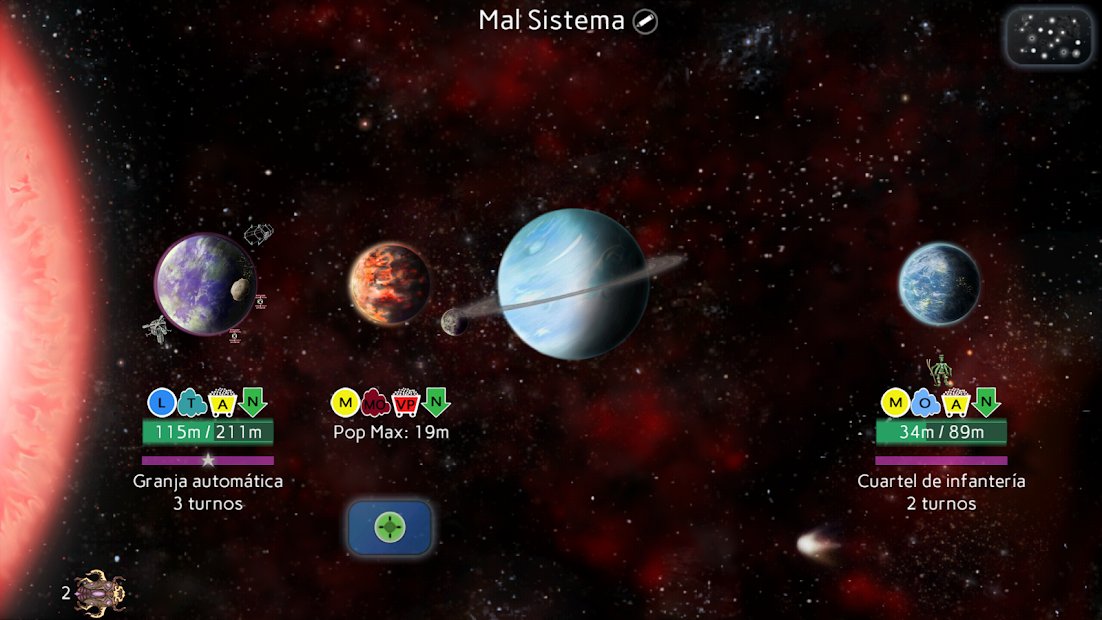Open the Cuartel de infantería build queue
The width and height of the screenshot is (1102, 620).
pyautogui.click(x=941, y=491)
